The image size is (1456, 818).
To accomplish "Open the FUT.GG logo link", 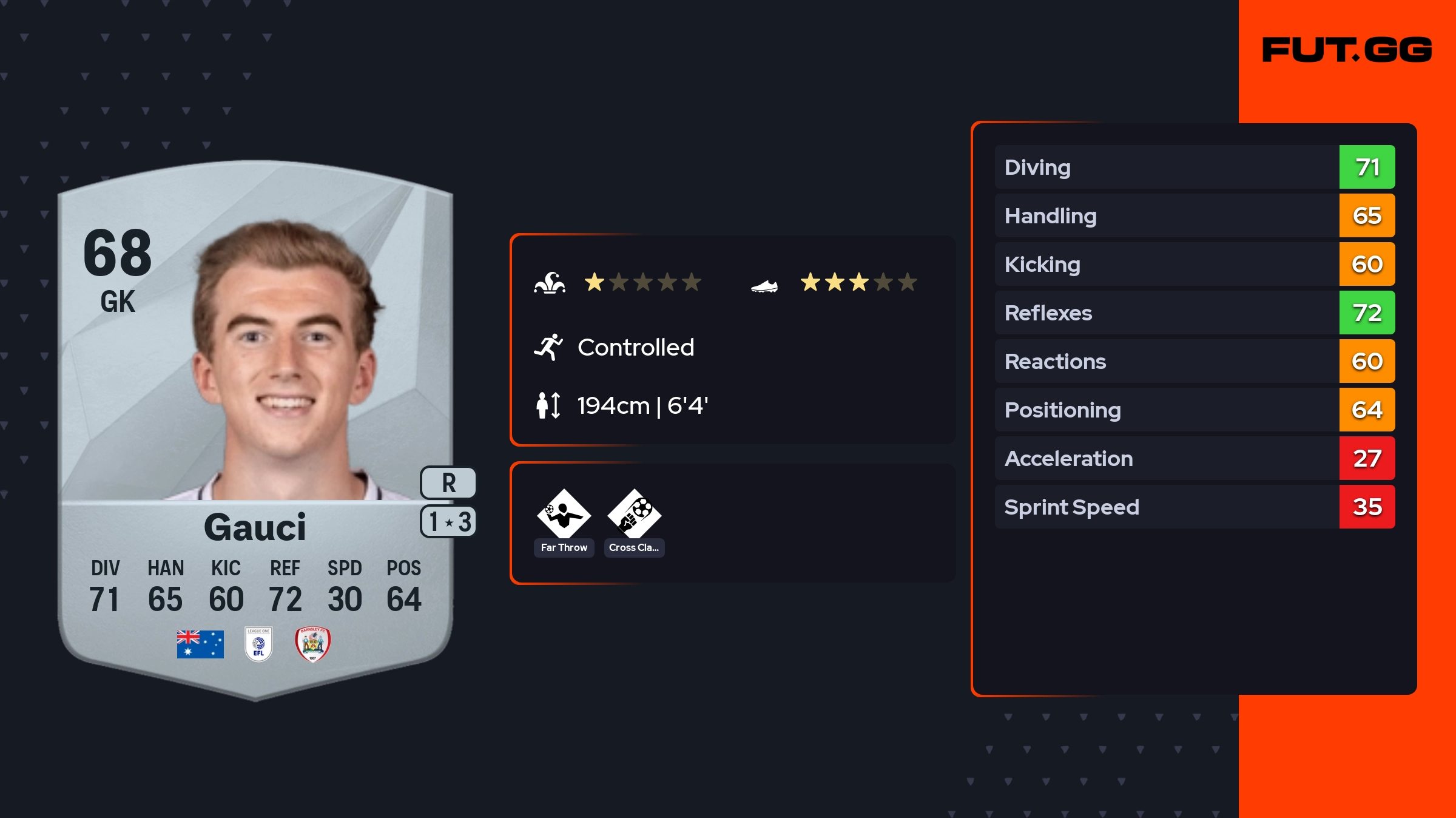I will tap(1347, 50).
